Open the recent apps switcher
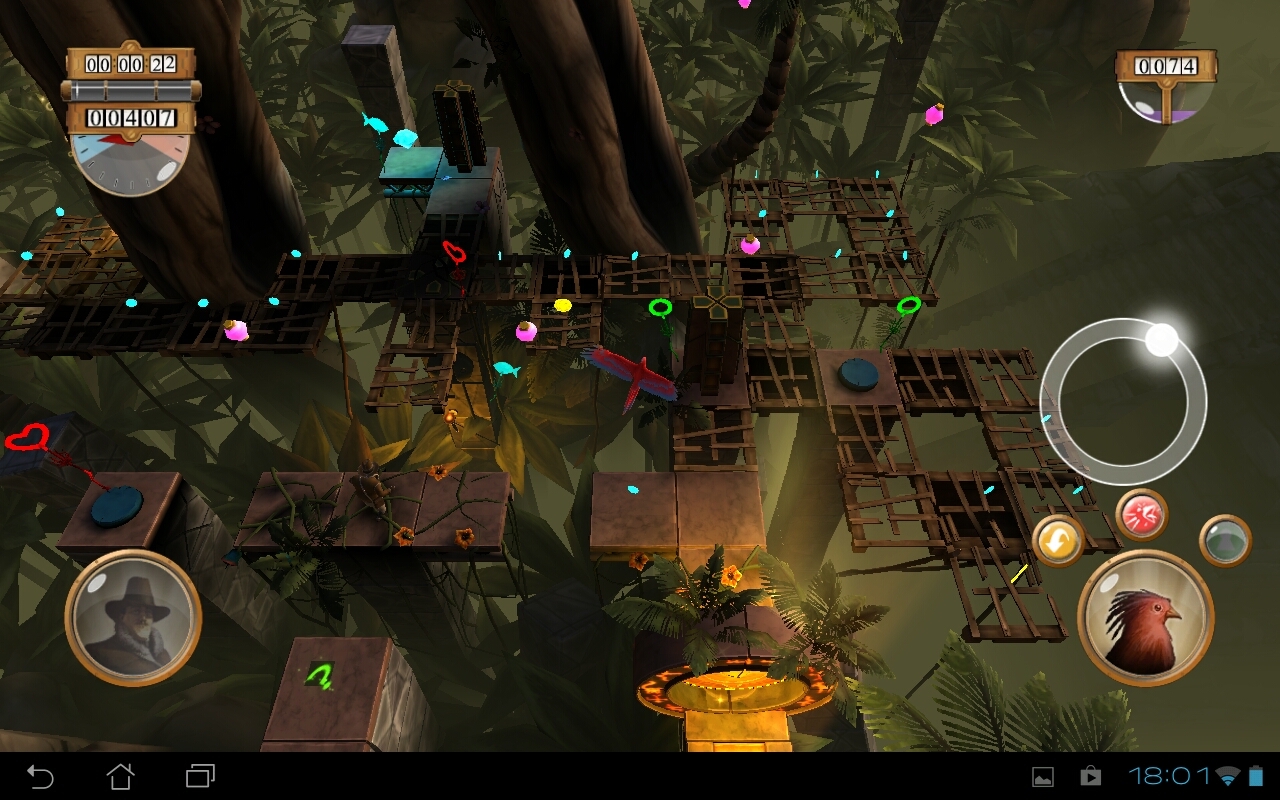The height and width of the screenshot is (800, 1280). (x=200, y=776)
